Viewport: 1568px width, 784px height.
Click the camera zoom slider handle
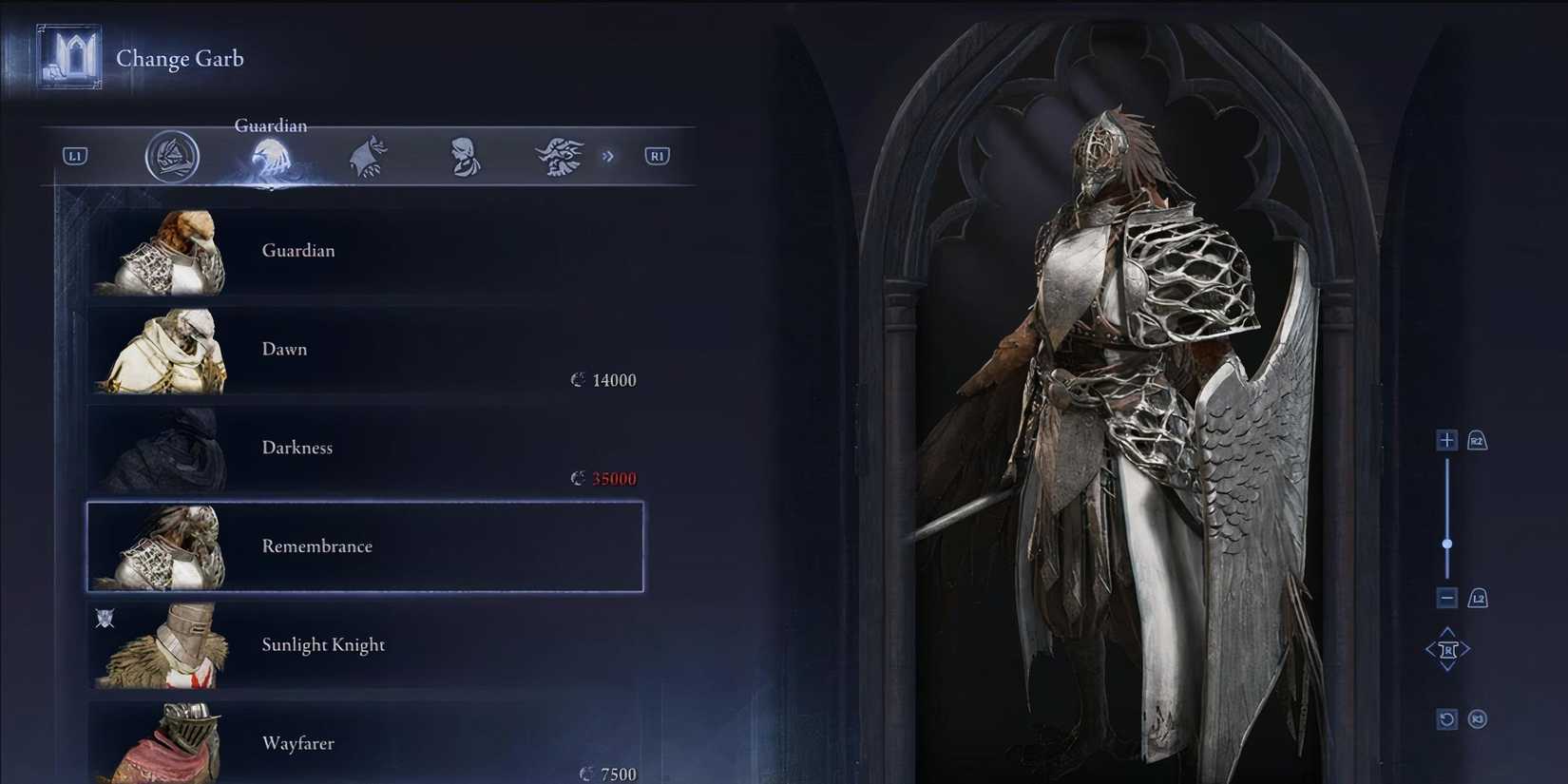tap(1448, 543)
